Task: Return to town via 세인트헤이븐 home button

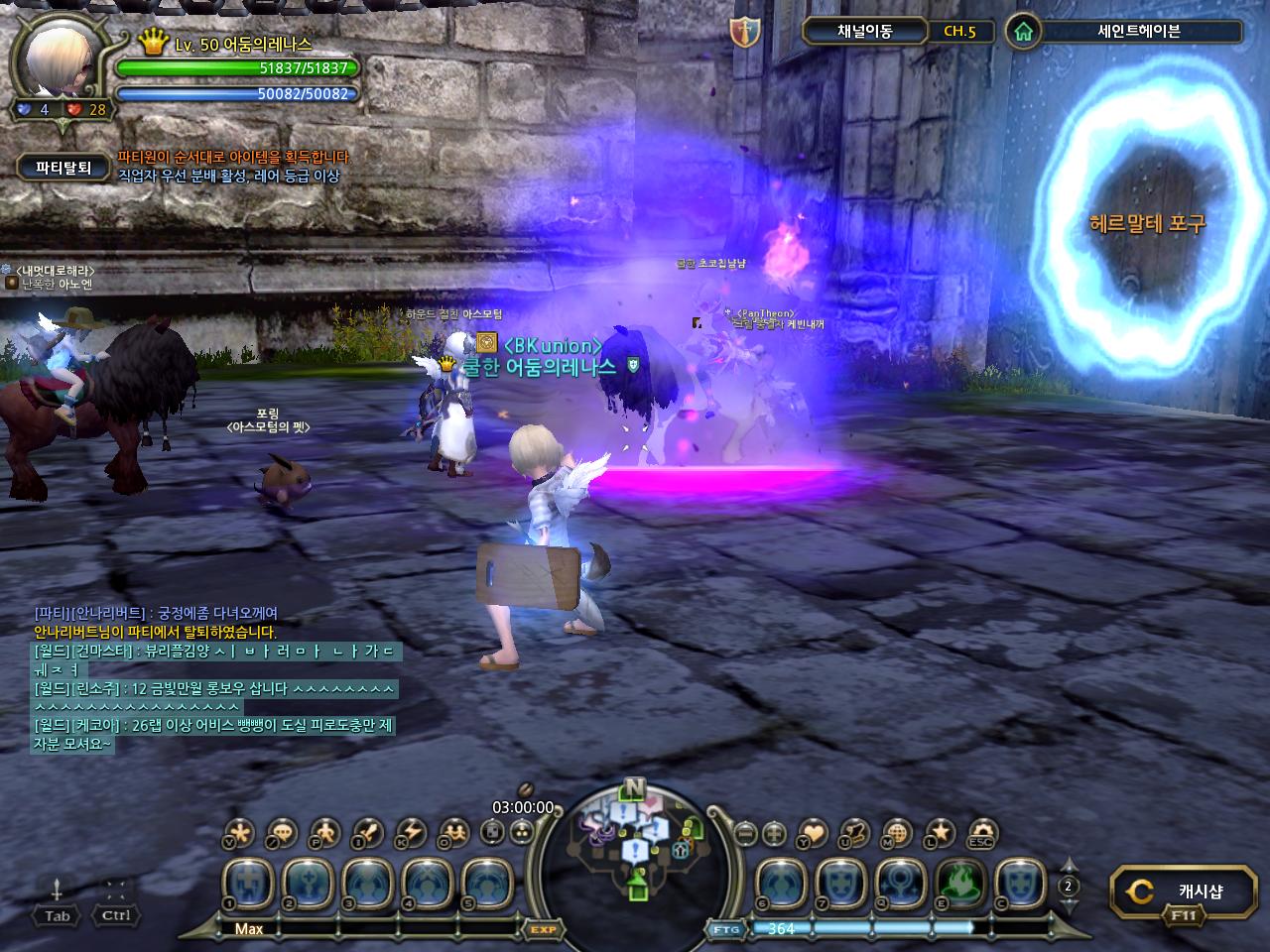Action: point(1024,32)
